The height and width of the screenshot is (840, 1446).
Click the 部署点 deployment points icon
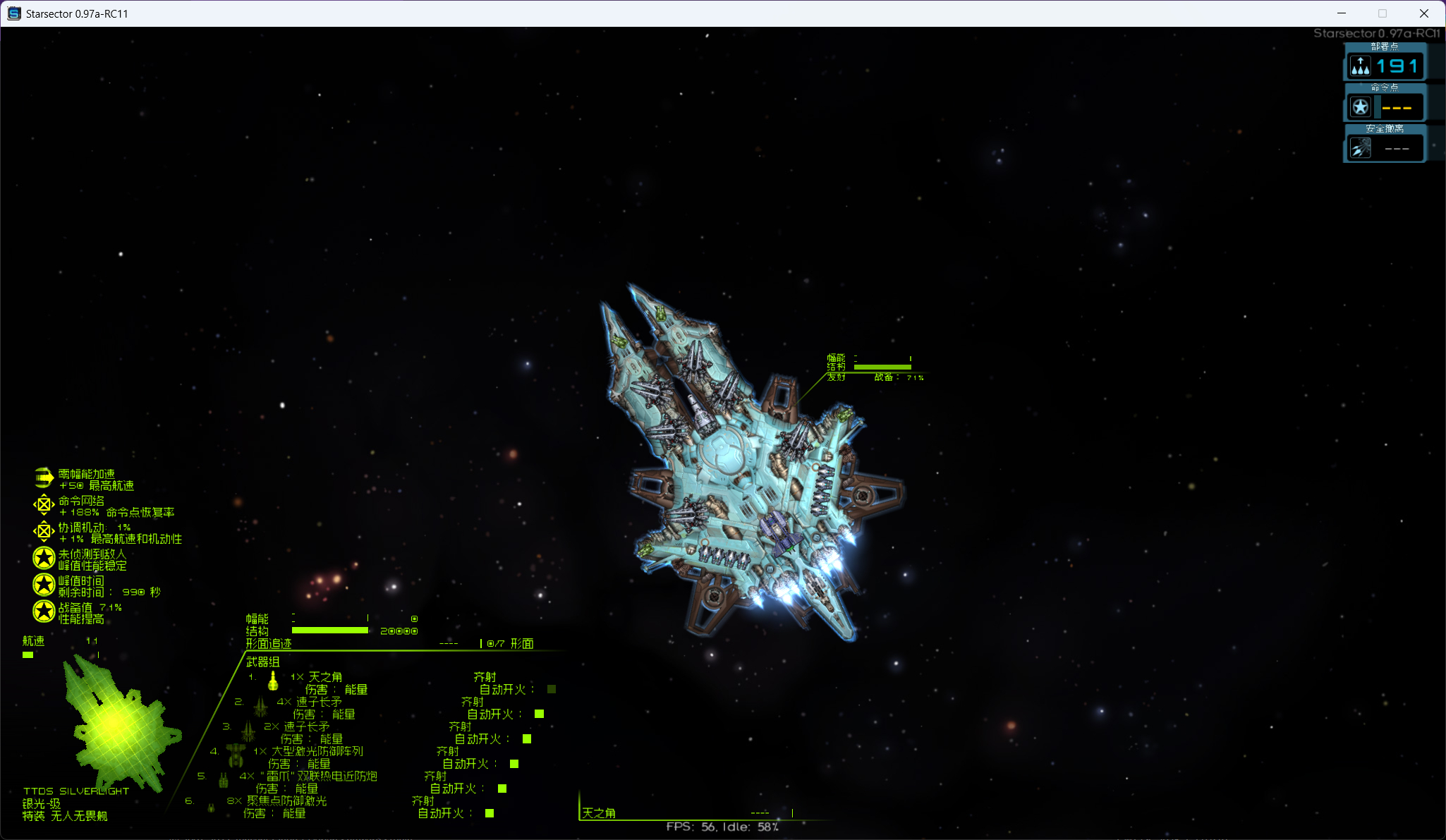click(x=1360, y=66)
